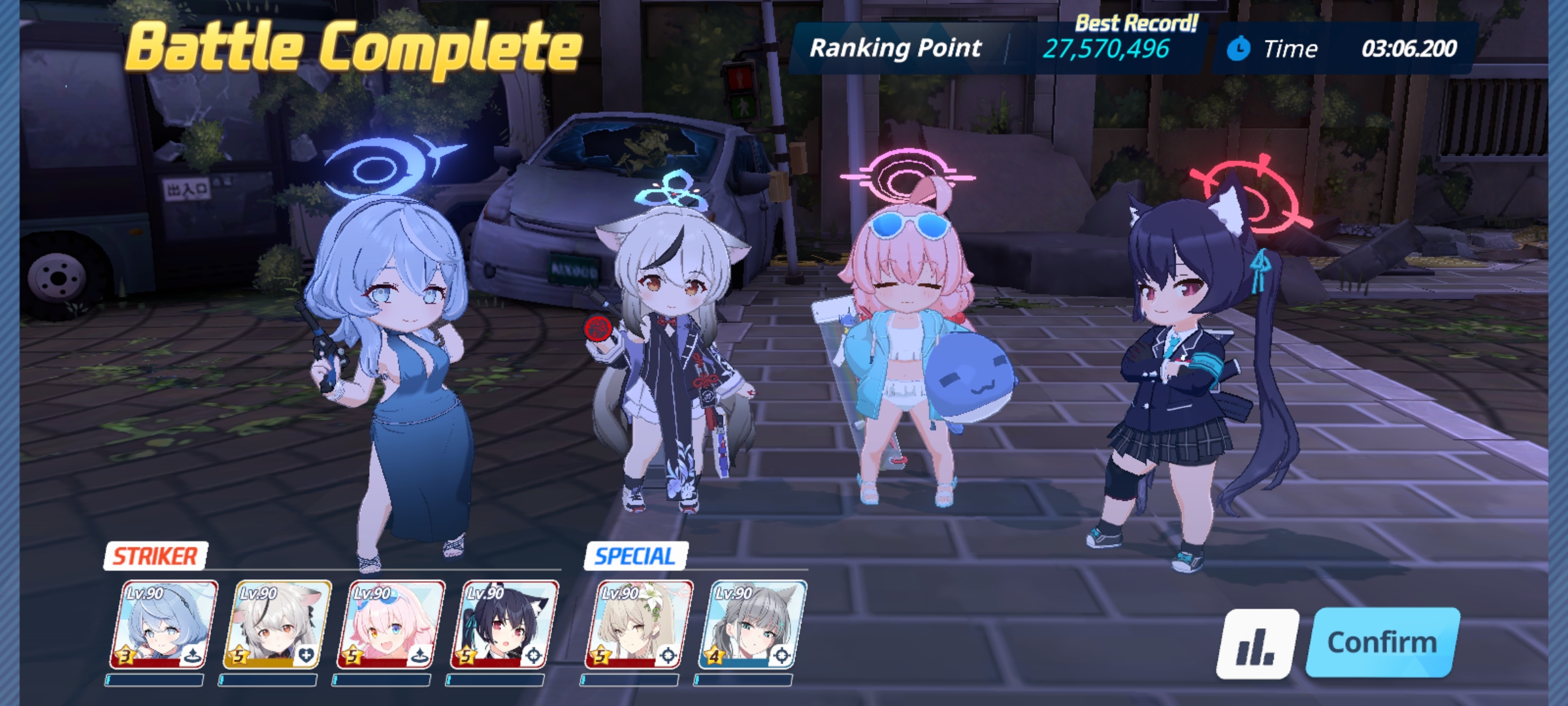Pick the black-haired cat-eared striker portrait
This screenshot has width=1568, height=706.
point(504,625)
